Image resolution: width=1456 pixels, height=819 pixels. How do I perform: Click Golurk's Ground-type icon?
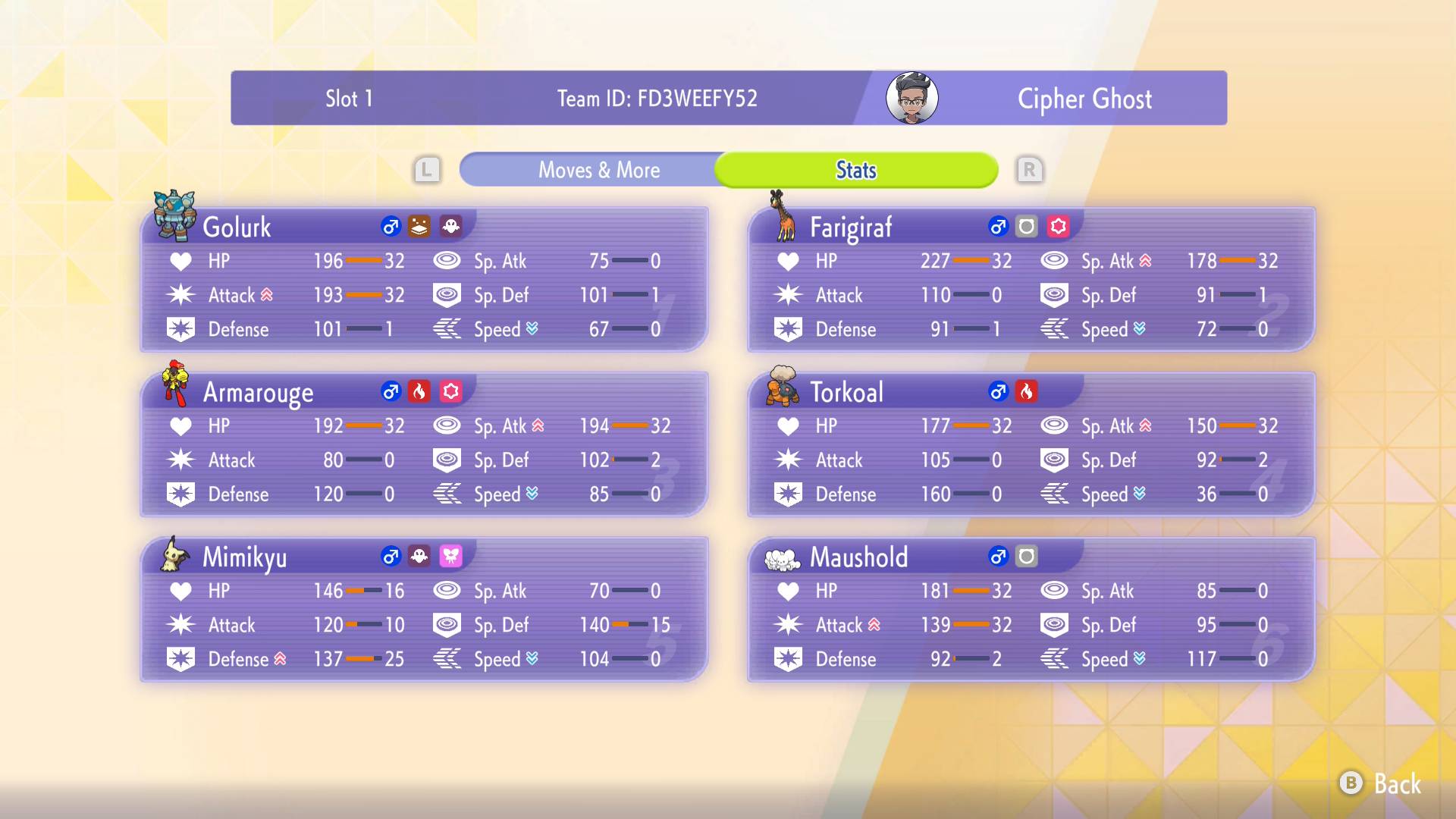pos(419,225)
